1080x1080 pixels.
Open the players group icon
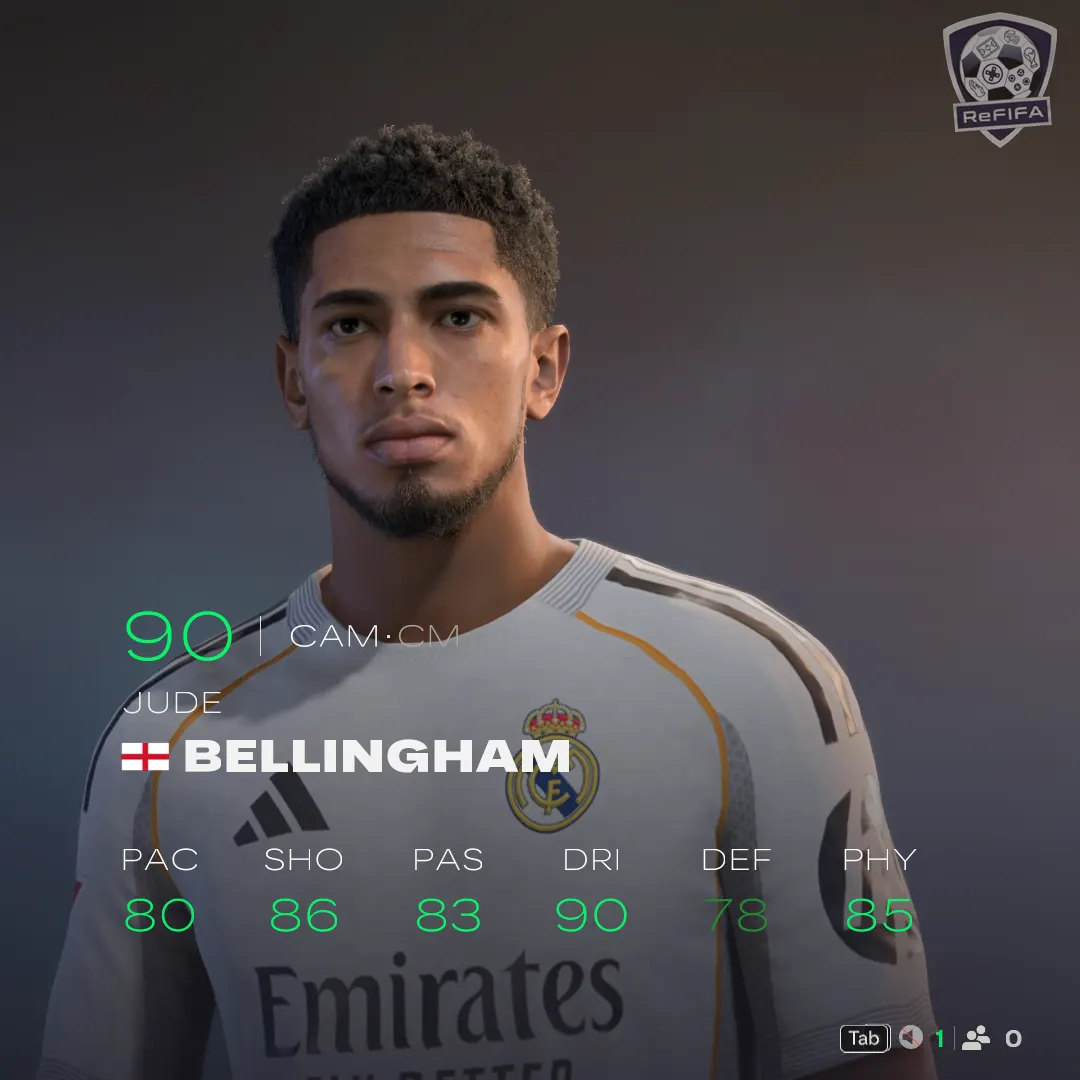click(x=975, y=1038)
